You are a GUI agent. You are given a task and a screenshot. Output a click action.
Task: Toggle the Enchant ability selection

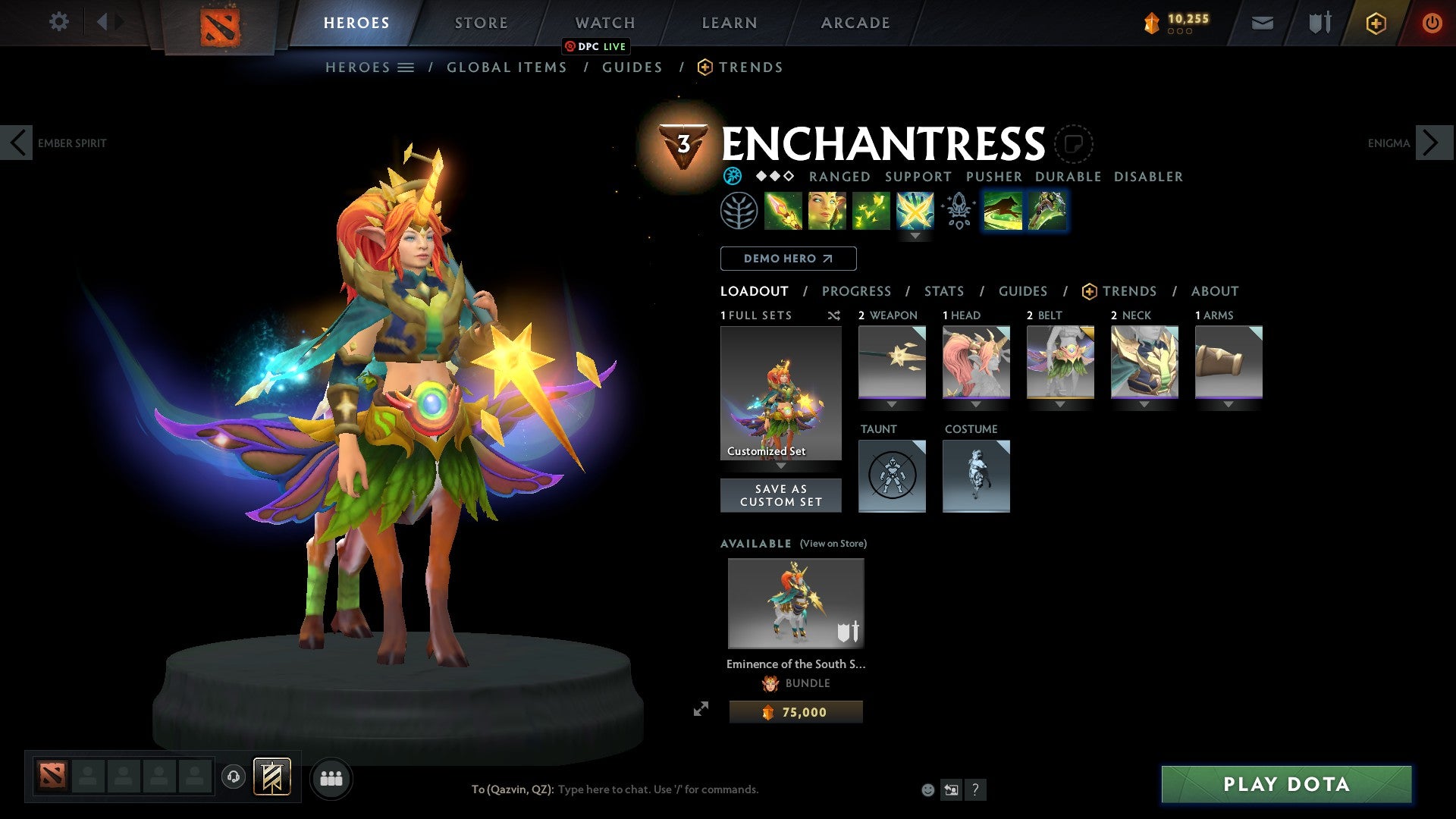[828, 213]
